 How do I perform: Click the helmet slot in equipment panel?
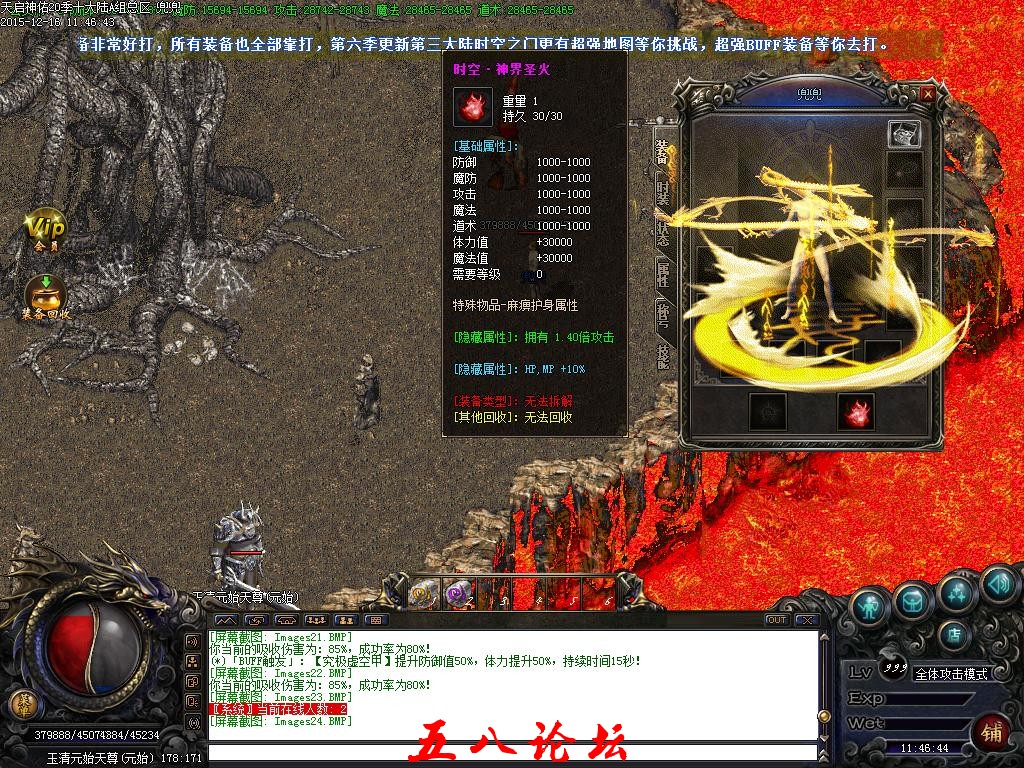pos(904,134)
